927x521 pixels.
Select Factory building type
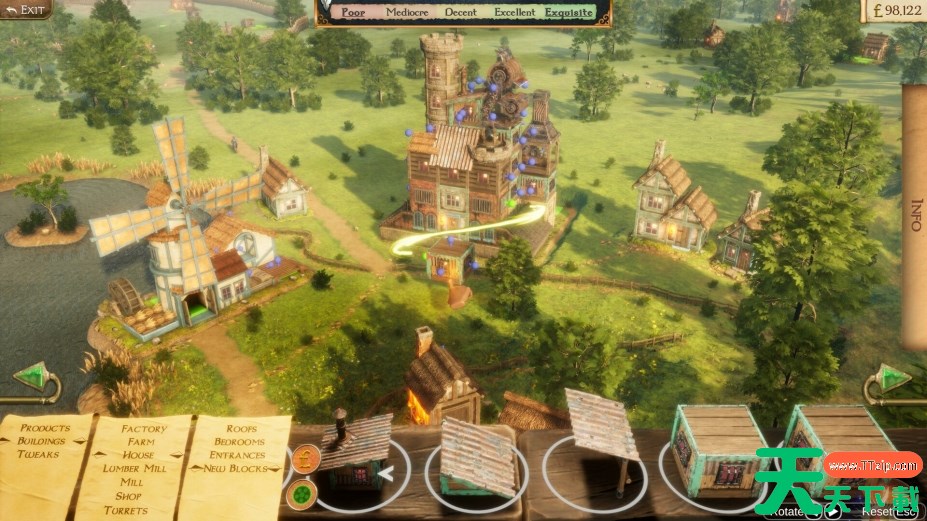tap(144, 428)
